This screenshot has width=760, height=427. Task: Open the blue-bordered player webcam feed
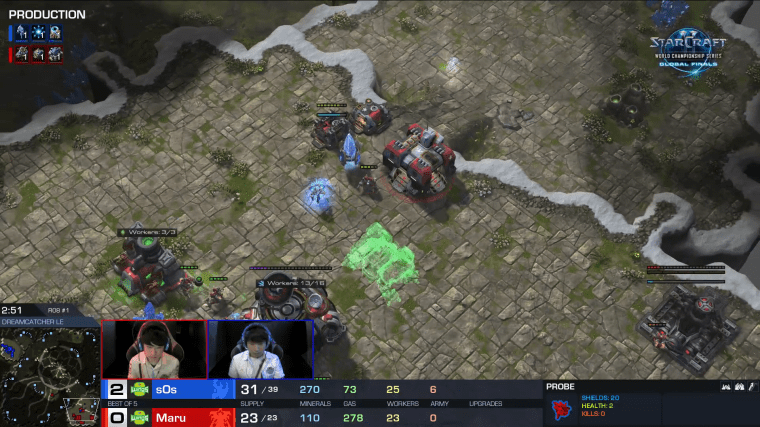260,348
